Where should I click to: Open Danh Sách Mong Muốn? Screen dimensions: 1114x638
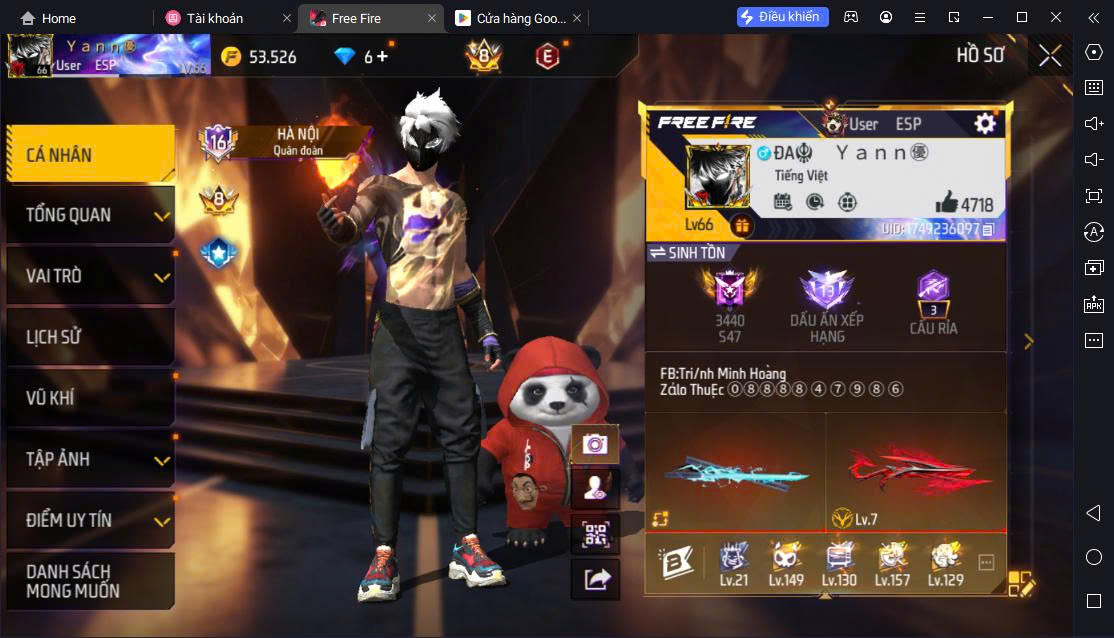(x=90, y=581)
